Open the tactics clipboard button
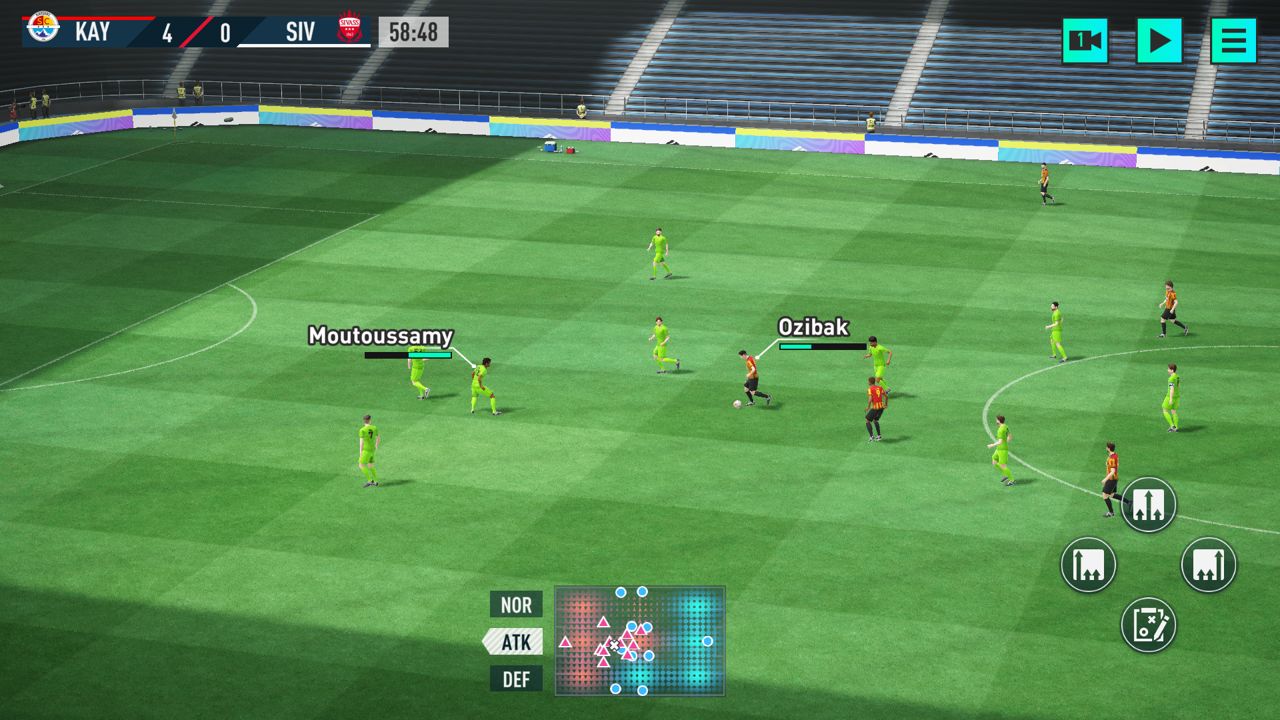Image resolution: width=1280 pixels, height=720 pixels. (1148, 625)
